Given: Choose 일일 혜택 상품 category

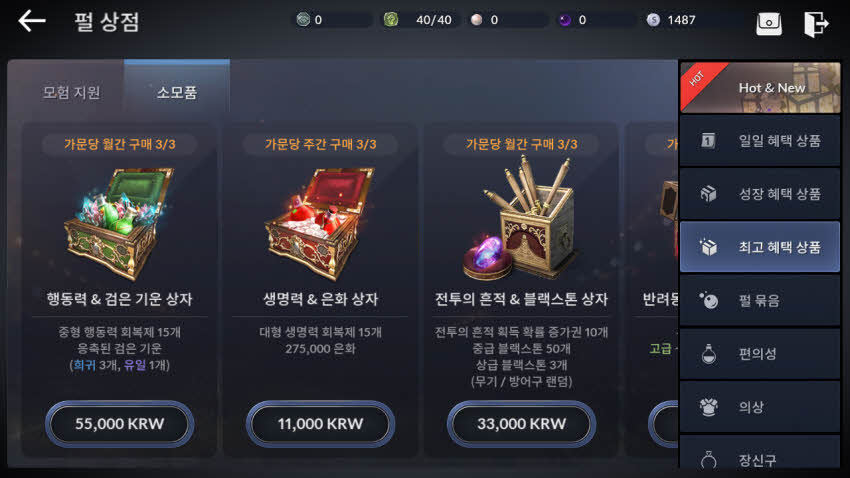Looking at the screenshot, I should [760, 141].
